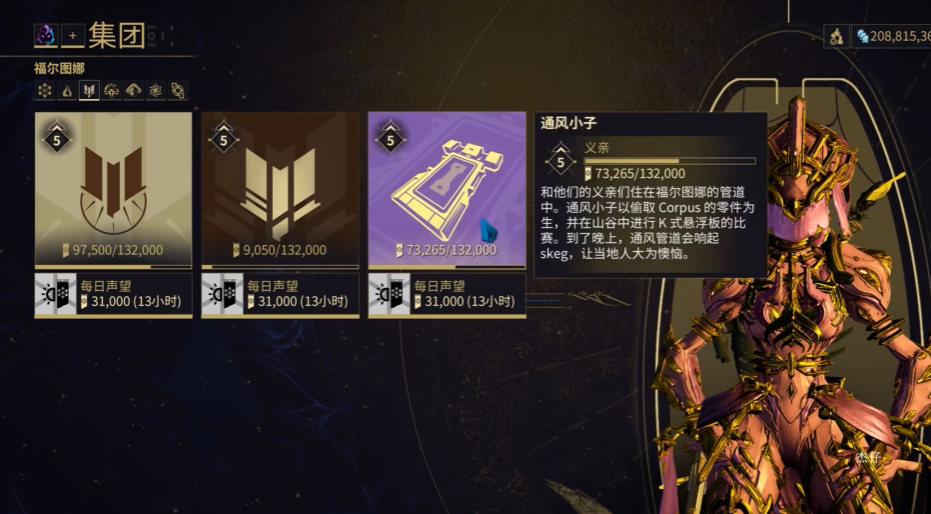Choose the dark brown Vox Solaris card
931x514 pixels.
[x=280, y=190]
